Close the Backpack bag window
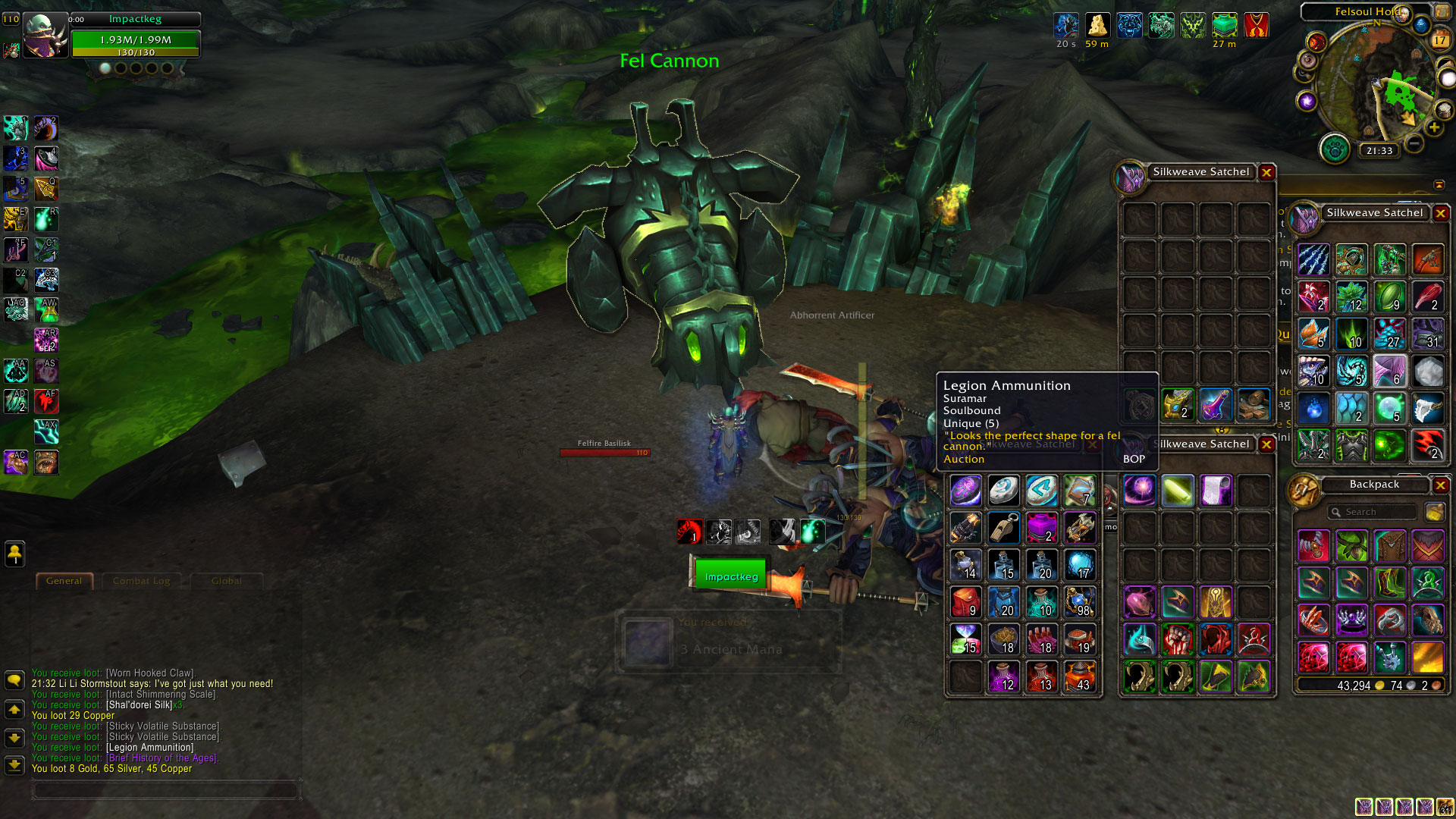Image resolution: width=1456 pixels, height=819 pixels. point(1441,485)
